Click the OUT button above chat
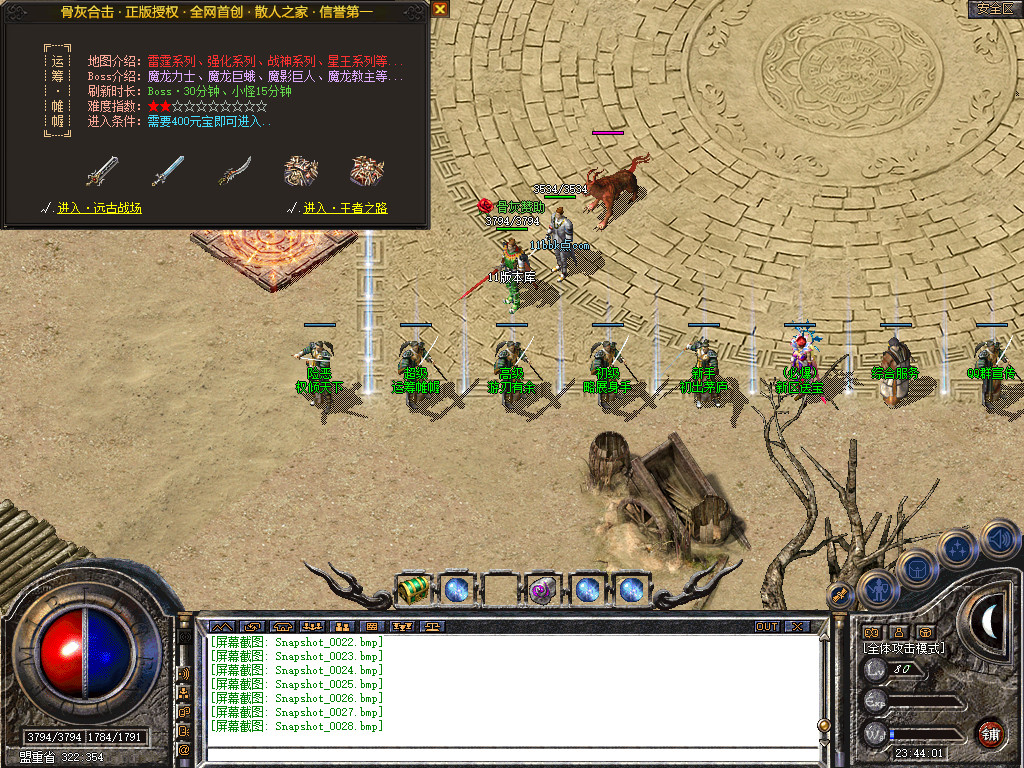1024x768 pixels. (x=767, y=626)
